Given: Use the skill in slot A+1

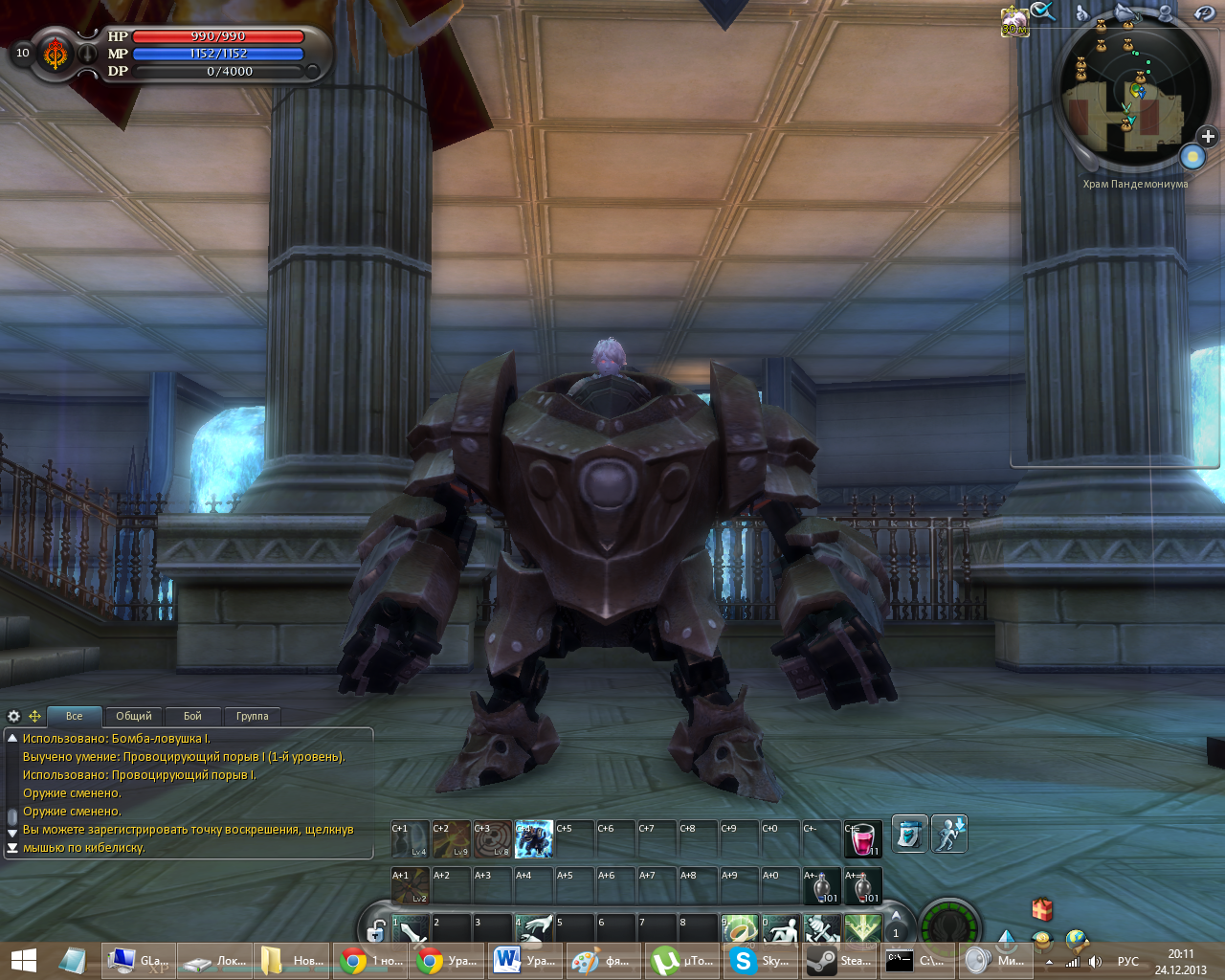Looking at the screenshot, I should (x=410, y=886).
